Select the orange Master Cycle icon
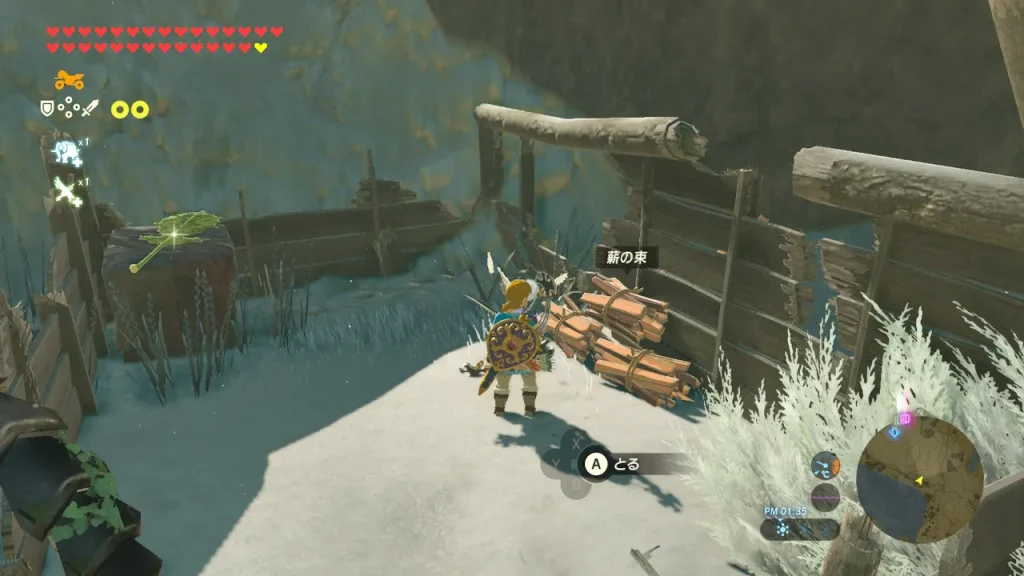Screen dimensions: 1024x576 click(x=69, y=80)
